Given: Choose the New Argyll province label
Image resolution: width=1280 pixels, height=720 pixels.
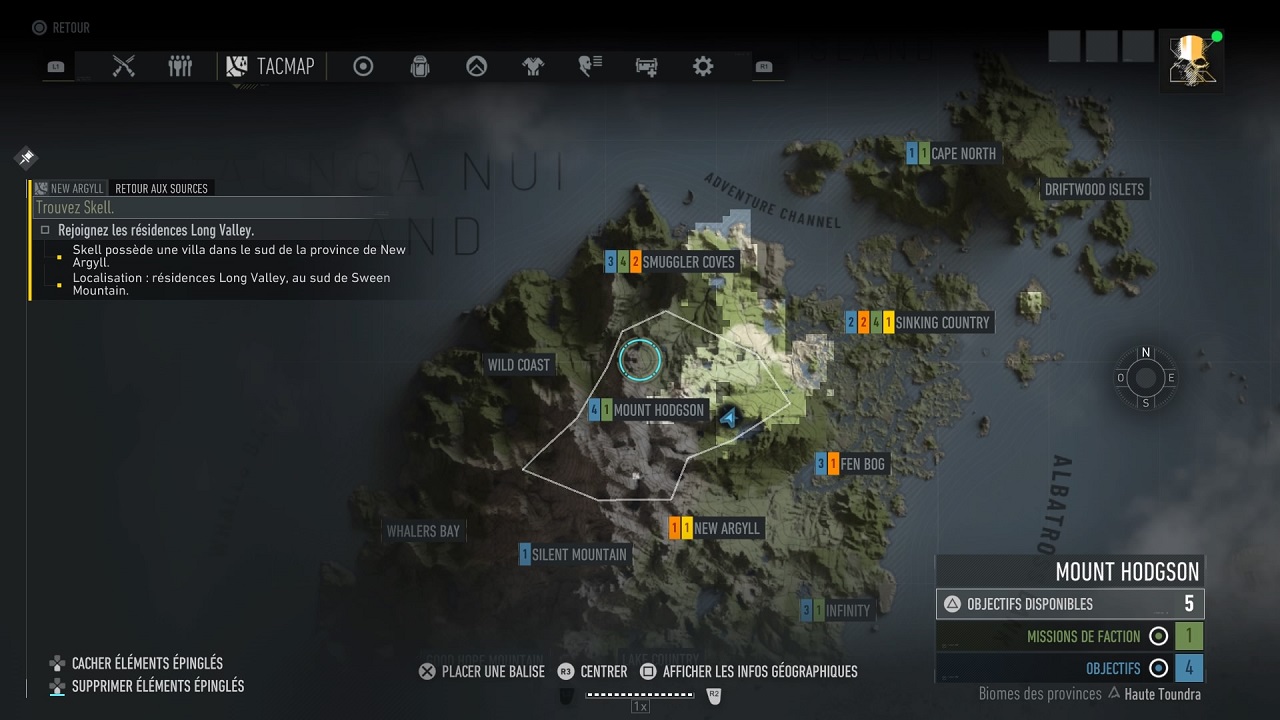Looking at the screenshot, I should (x=726, y=528).
